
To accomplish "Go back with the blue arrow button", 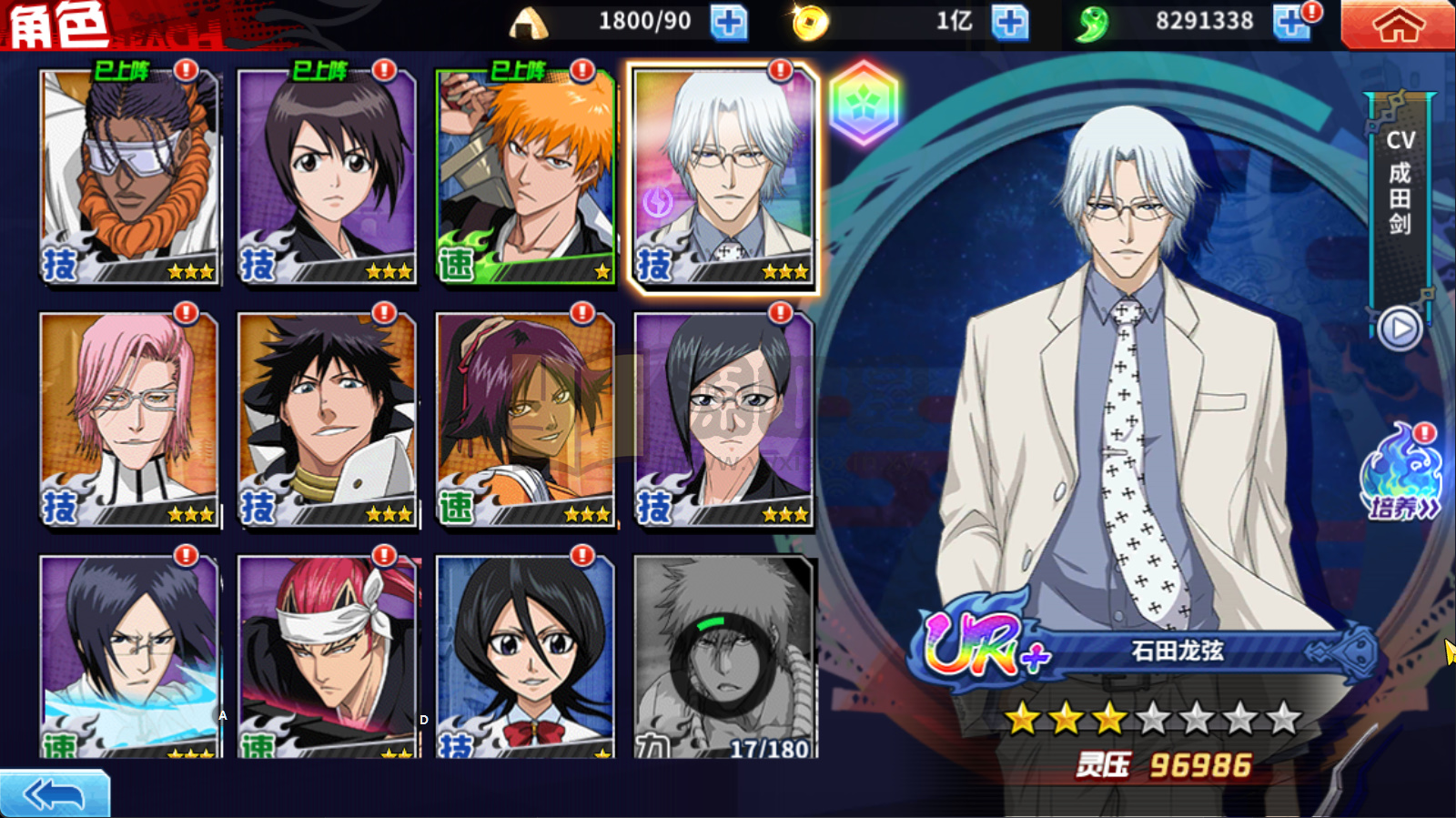I will (x=55, y=794).
